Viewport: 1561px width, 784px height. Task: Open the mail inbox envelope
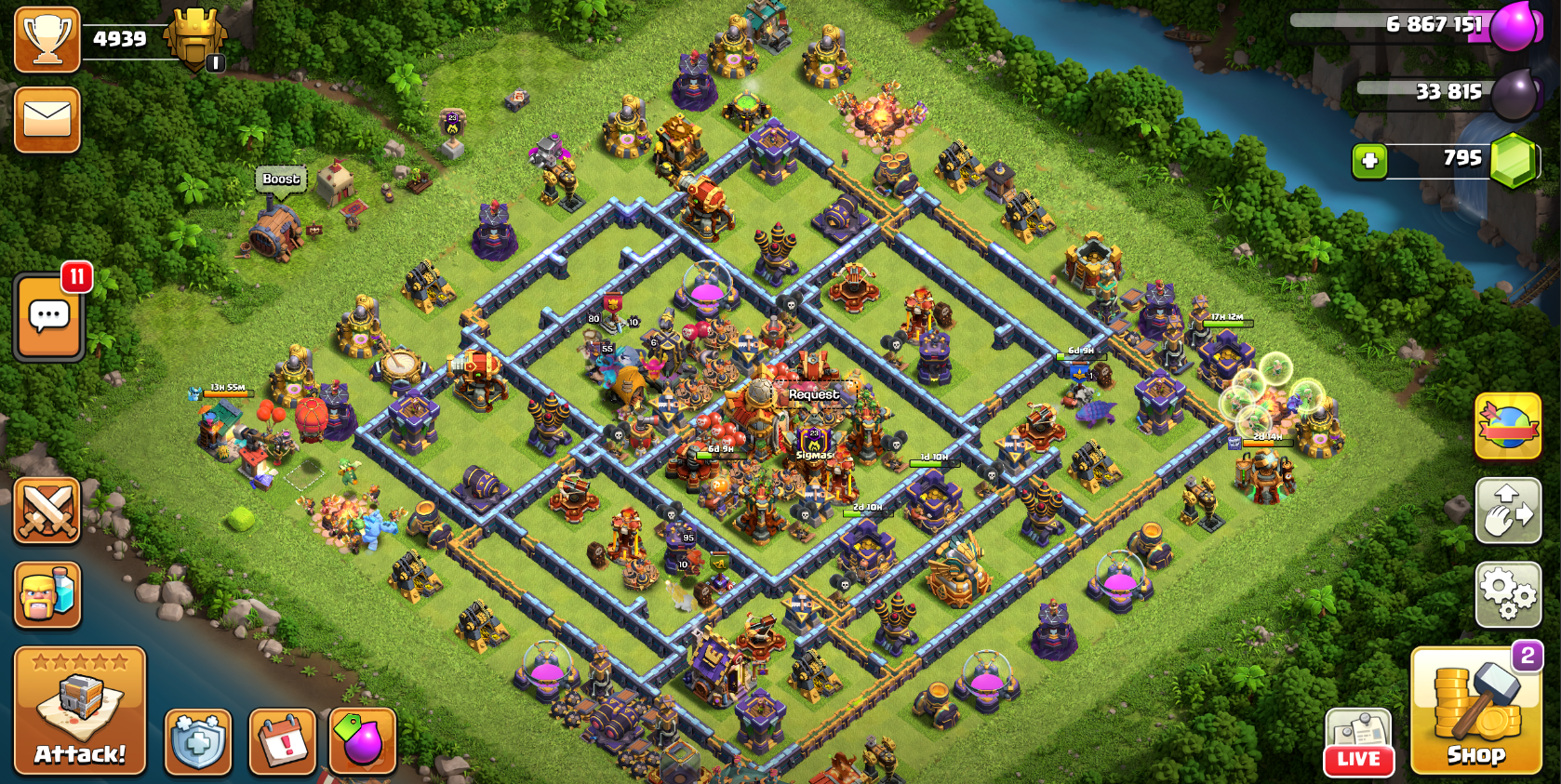47,120
